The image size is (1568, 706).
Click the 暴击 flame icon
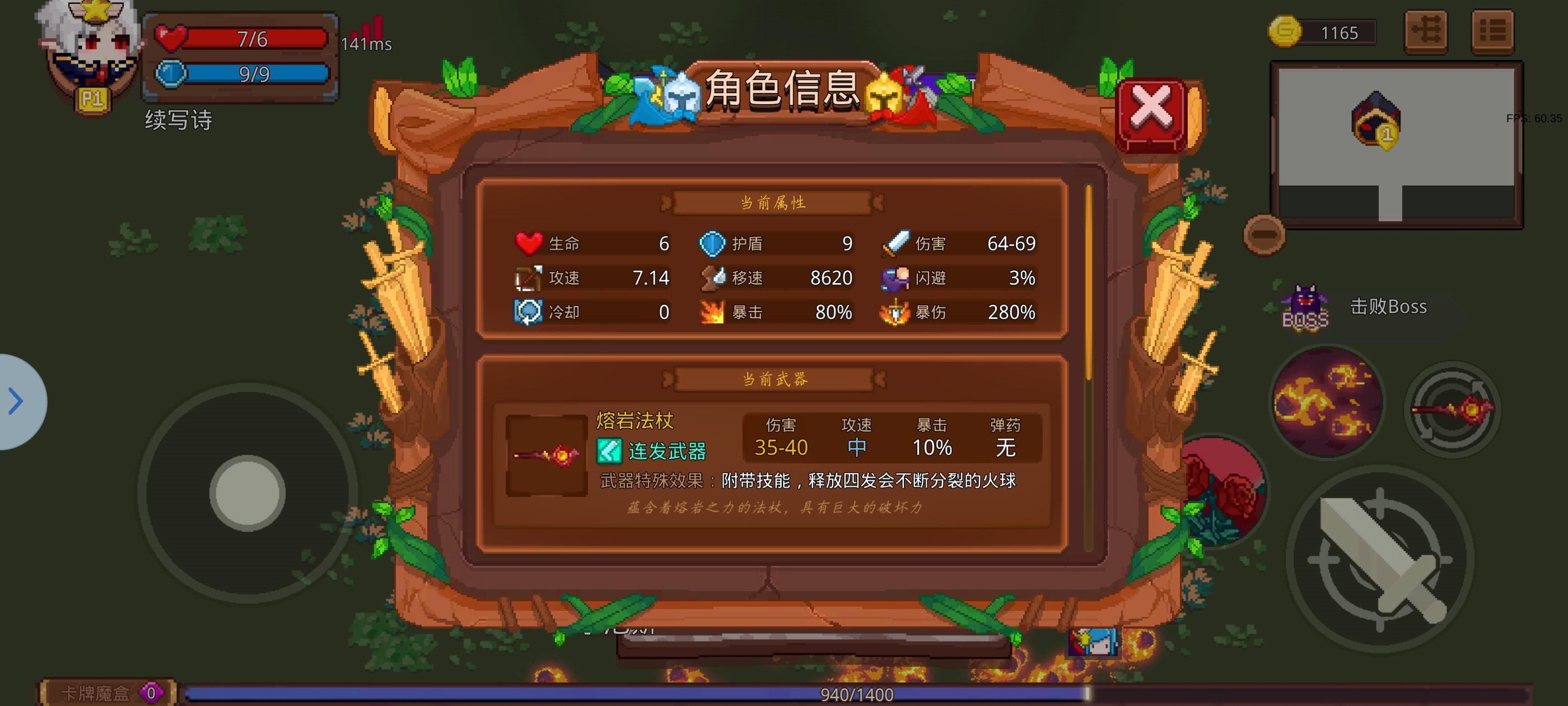[713, 312]
